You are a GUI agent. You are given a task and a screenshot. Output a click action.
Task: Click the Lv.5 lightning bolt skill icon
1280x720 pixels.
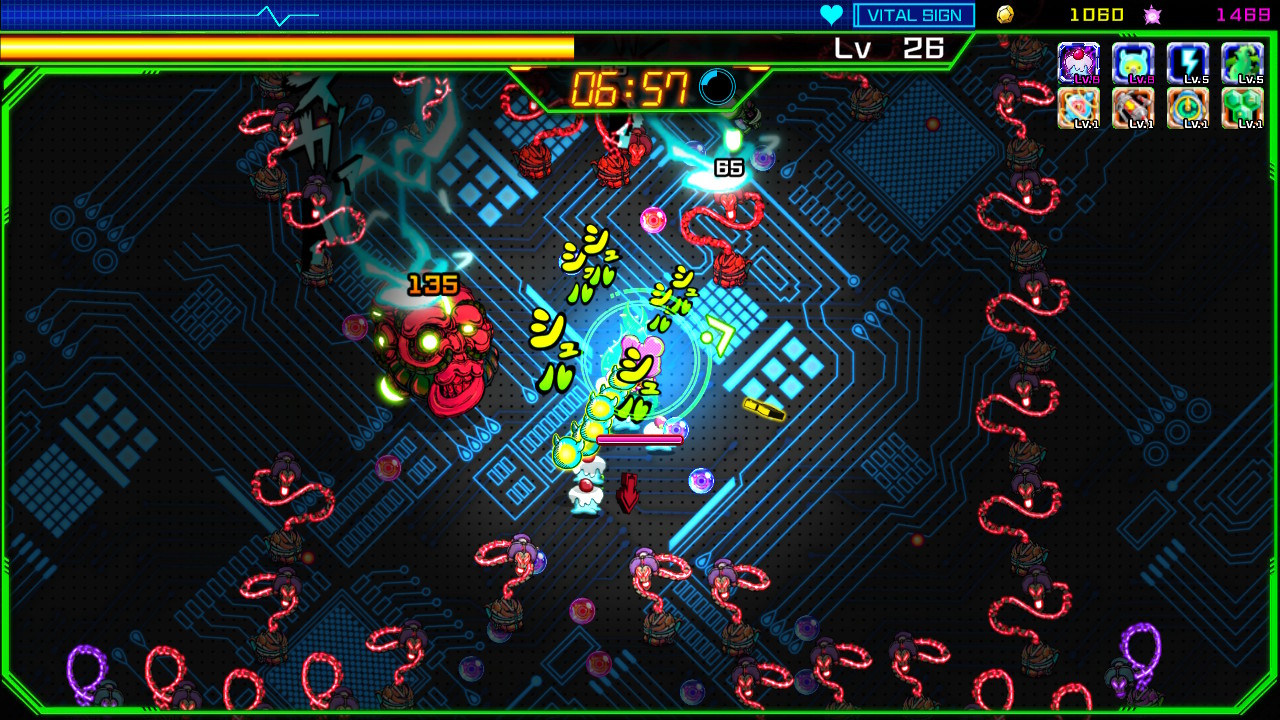click(1189, 62)
